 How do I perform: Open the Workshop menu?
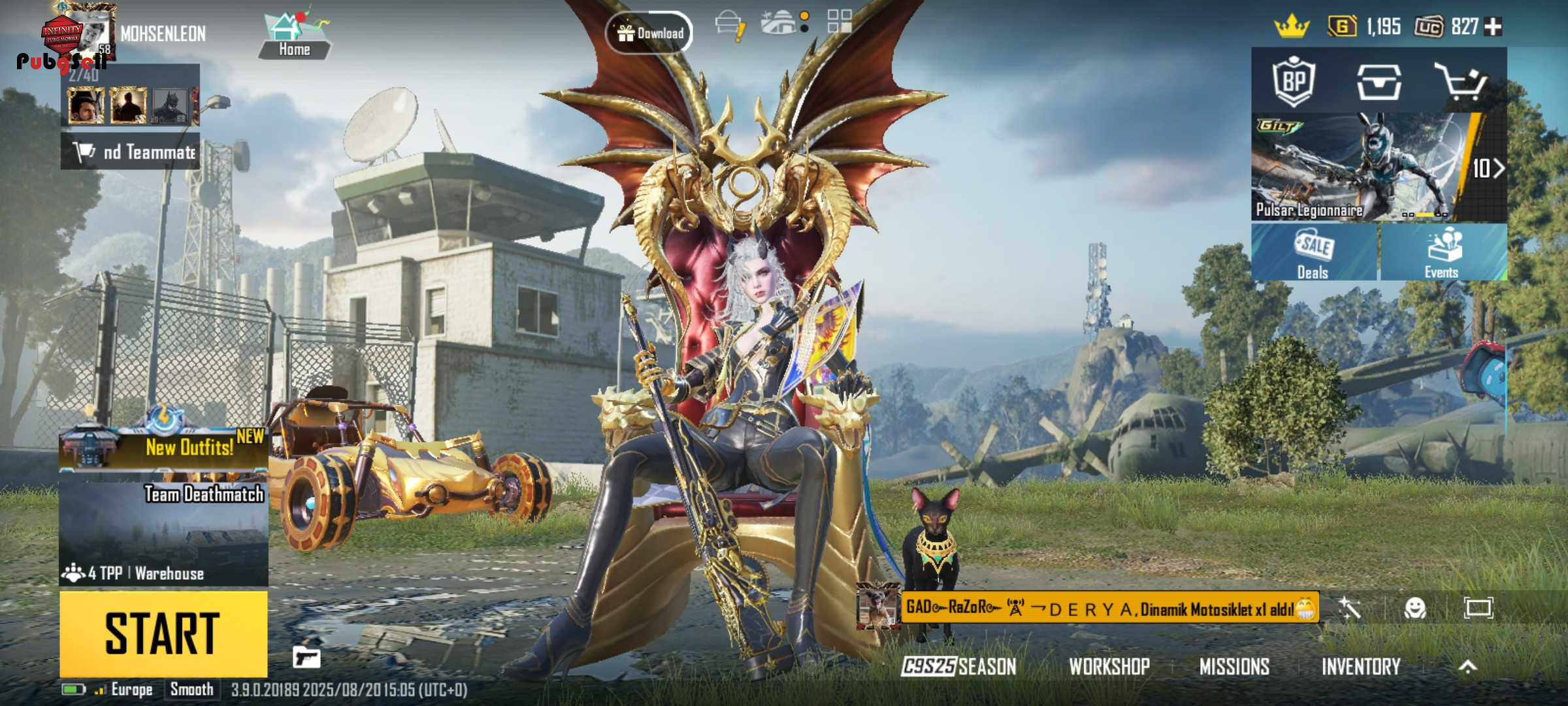point(1109,666)
